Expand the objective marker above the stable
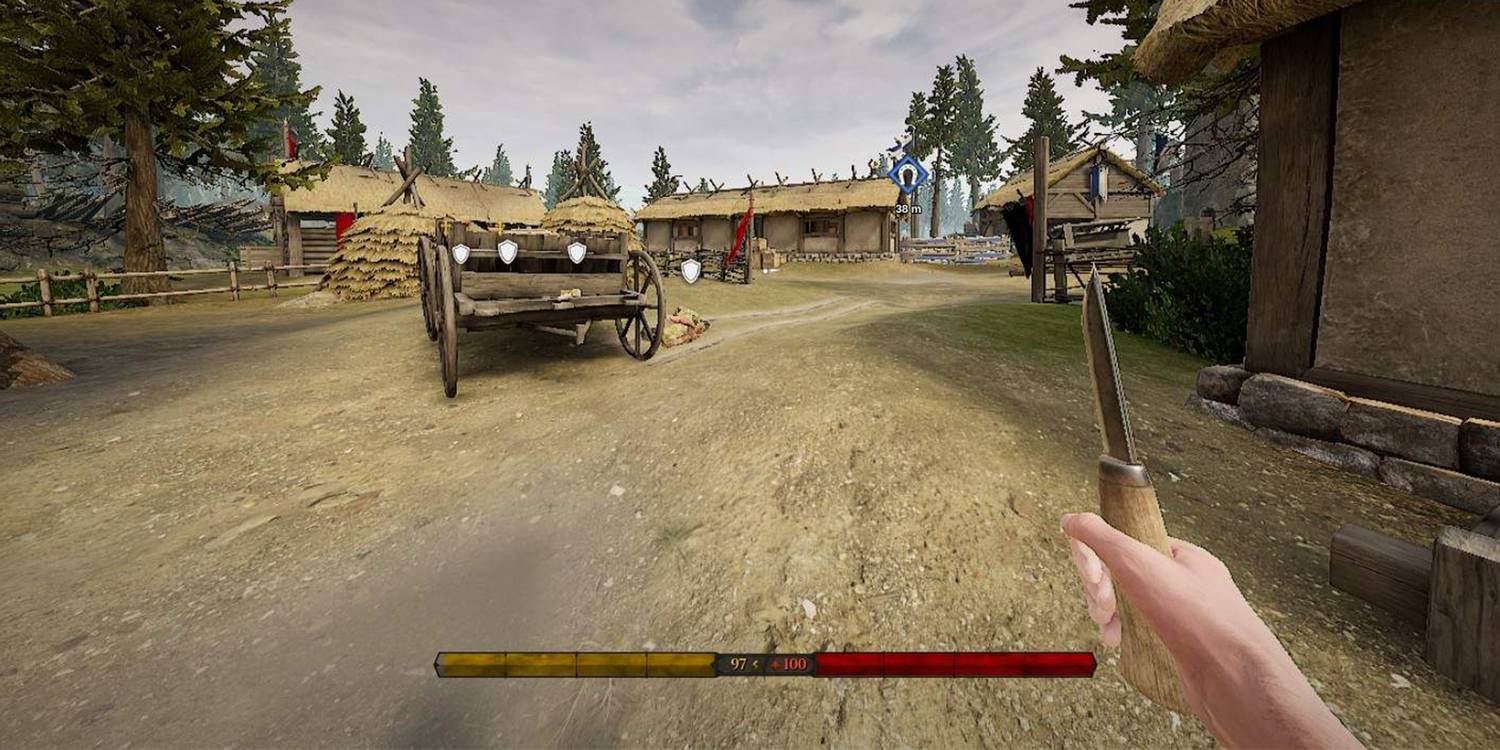 tap(906, 175)
